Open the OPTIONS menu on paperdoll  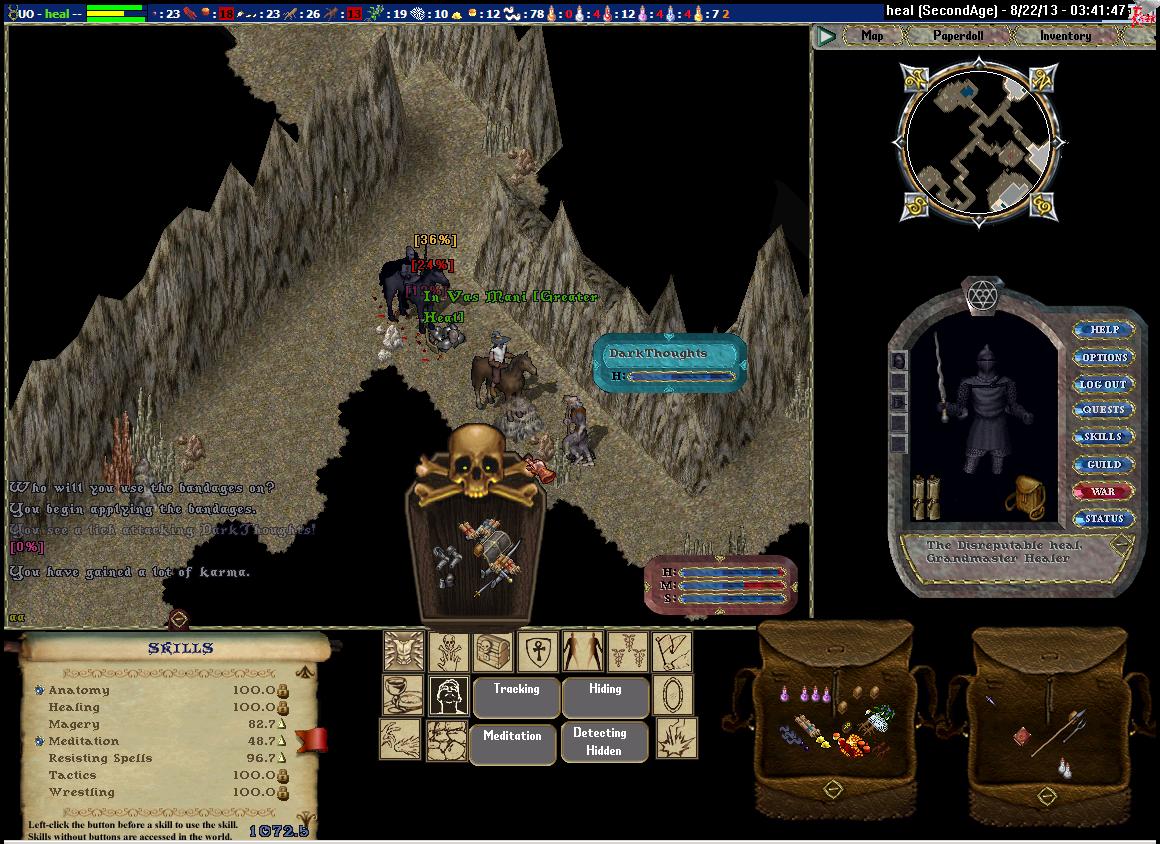pyautogui.click(x=1104, y=357)
